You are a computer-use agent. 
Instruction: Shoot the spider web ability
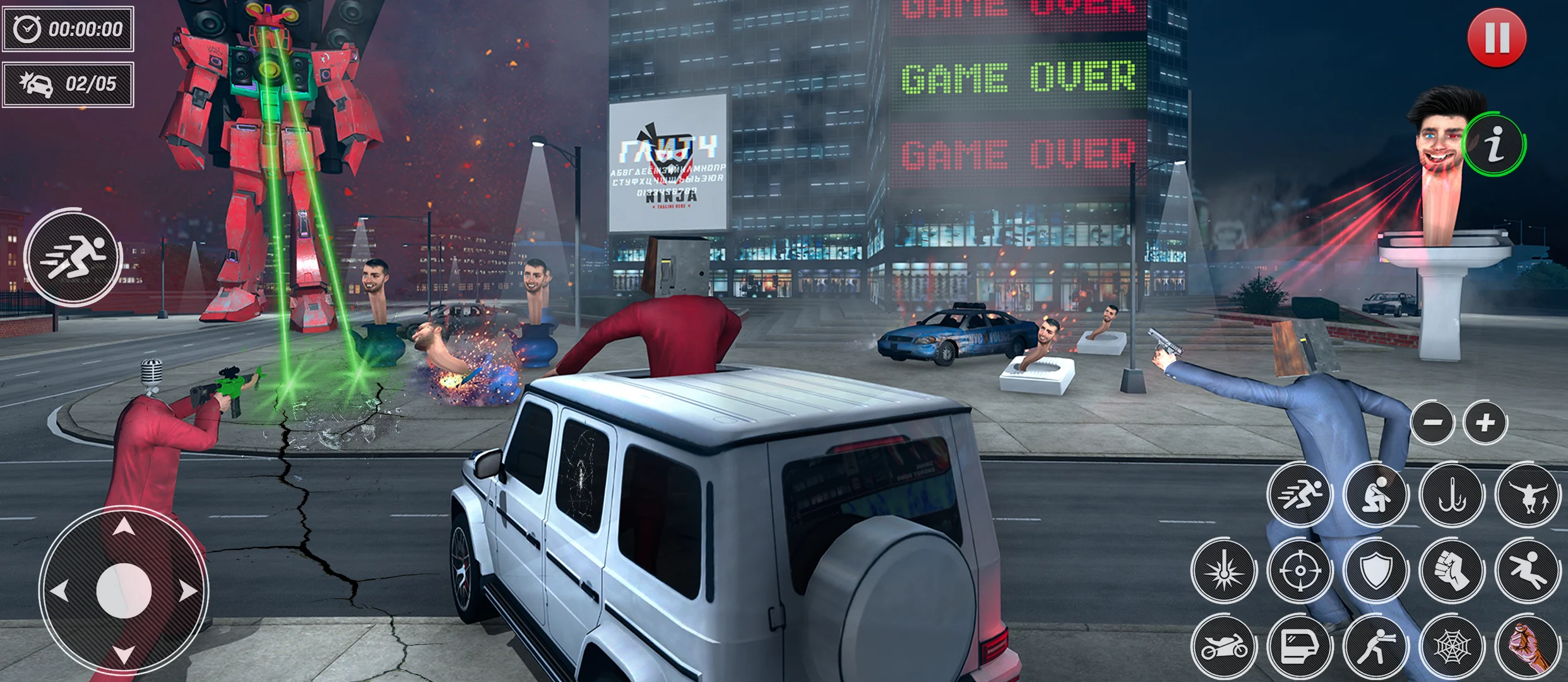click(x=1451, y=647)
